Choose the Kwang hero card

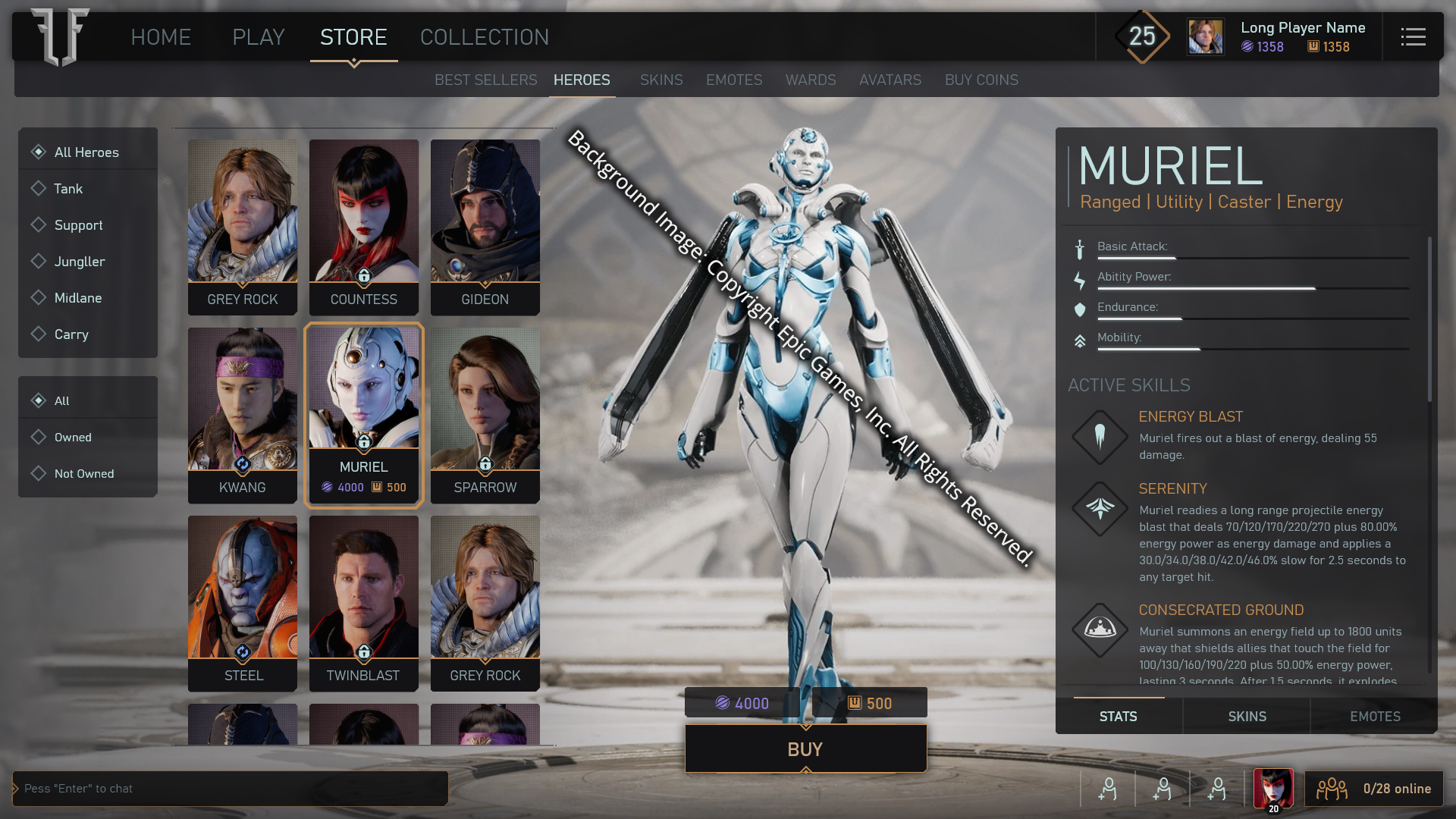click(x=243, y=415)
